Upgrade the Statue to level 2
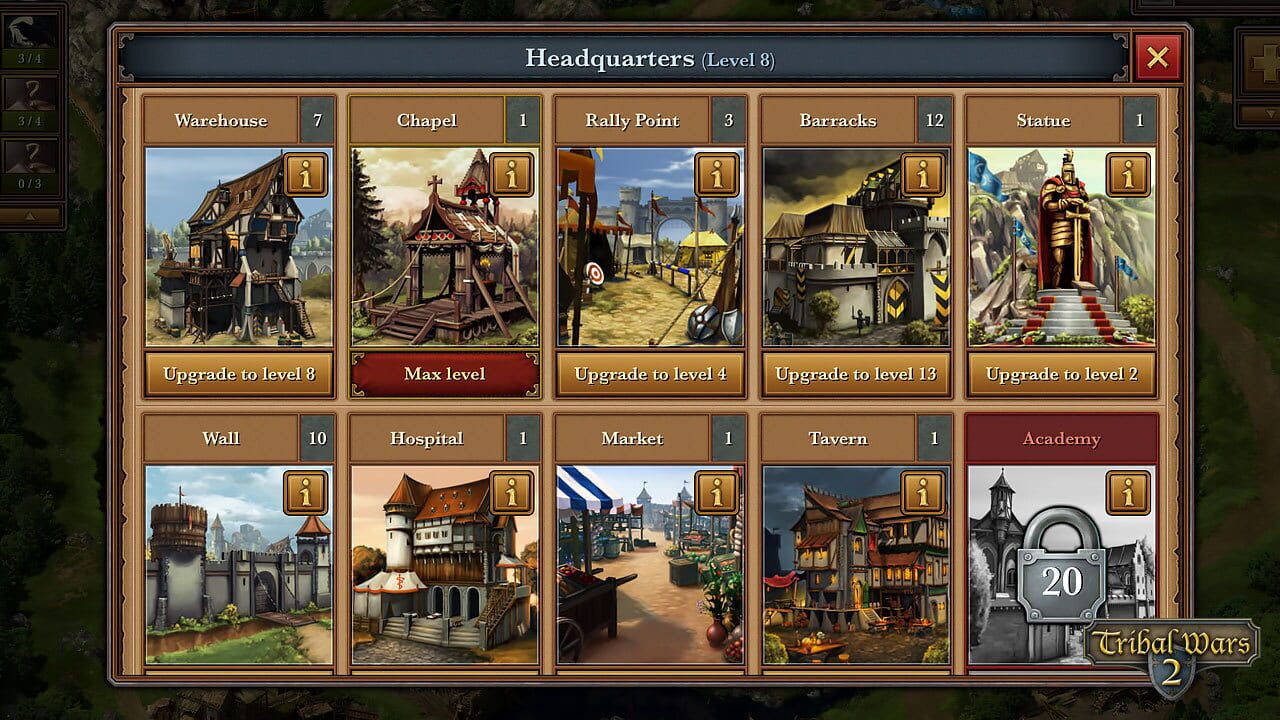 (1062, 374)
